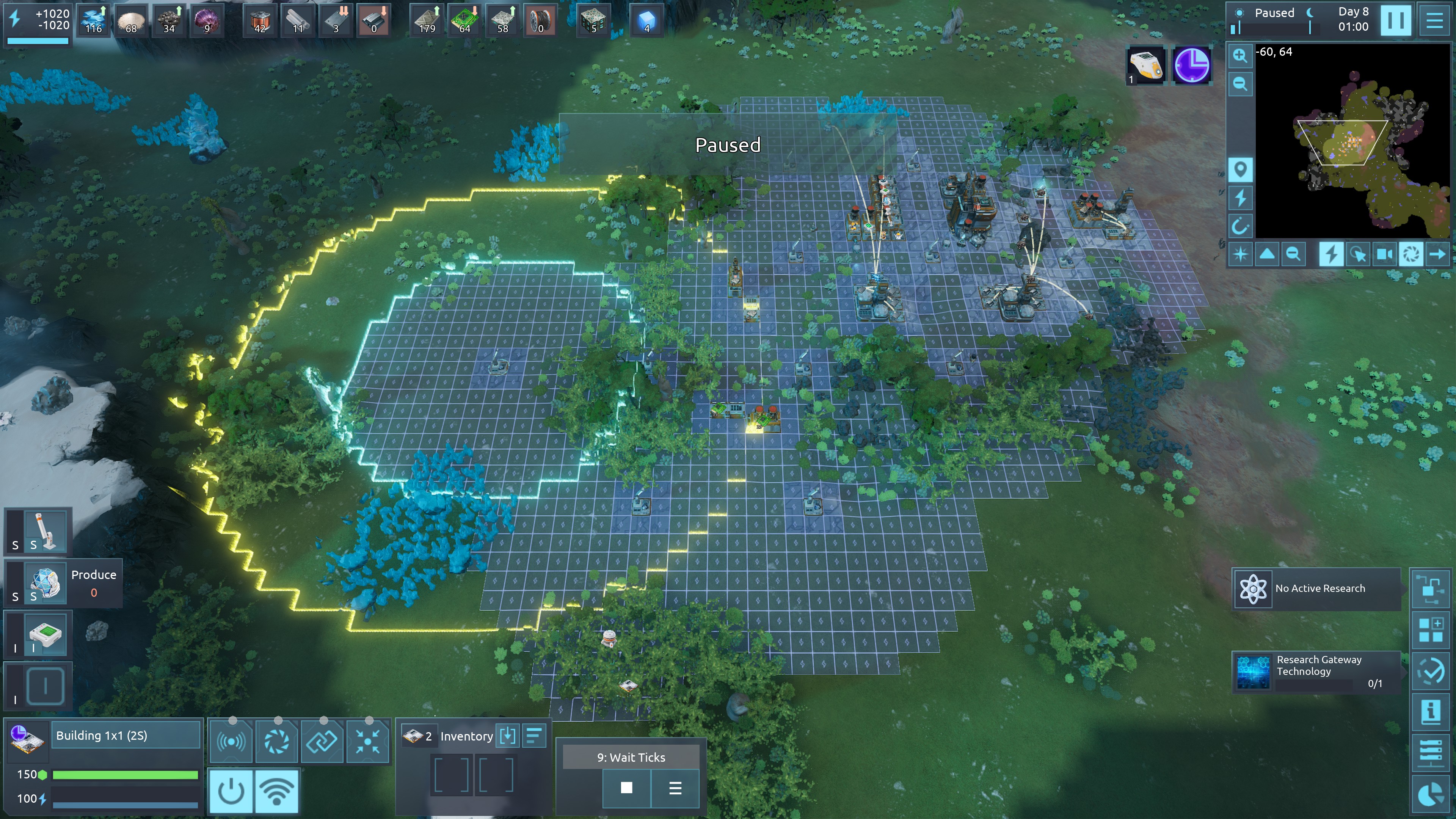Toggle the wifi signal button
This screenshot has width=1456, height=819.
[277, 791]
